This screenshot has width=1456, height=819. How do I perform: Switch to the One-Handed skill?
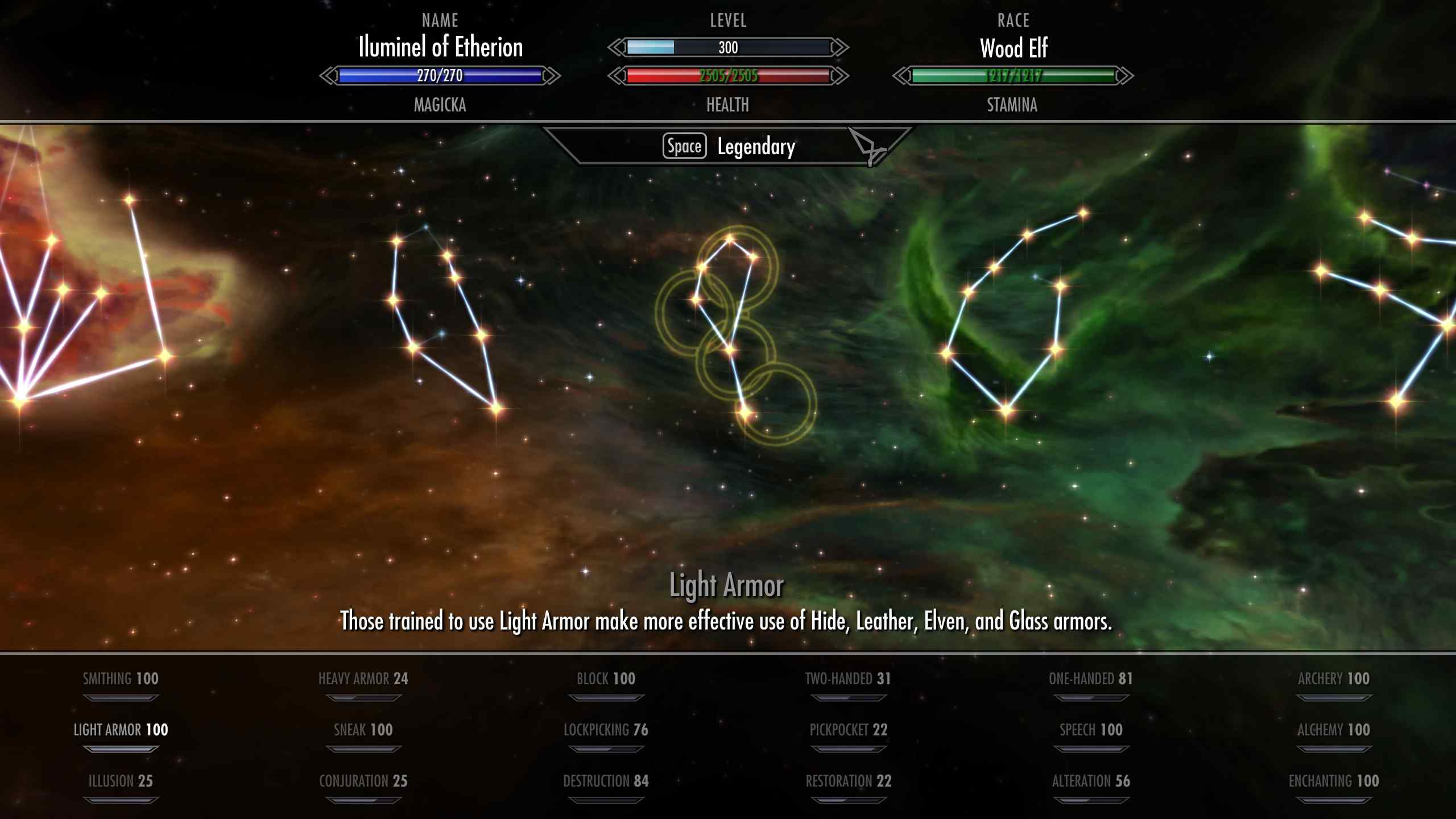pos(1091,679)
